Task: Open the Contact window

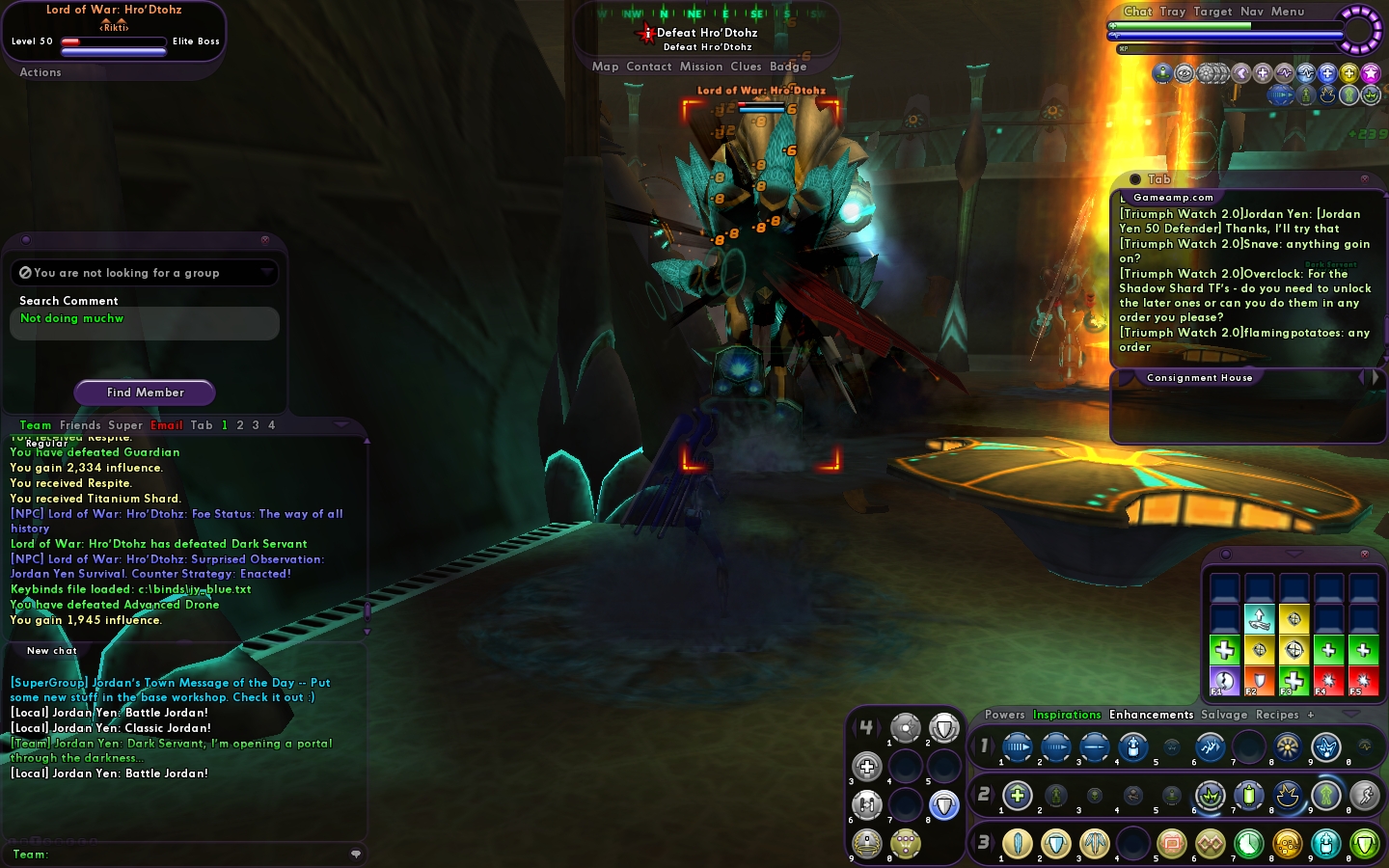Action: [x=648, y=67]
